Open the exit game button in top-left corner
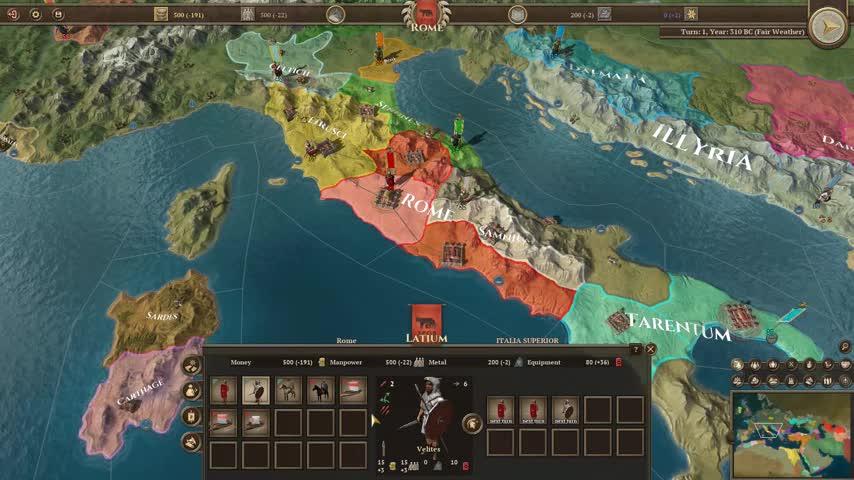Screen dimensions: 854x480 pos(13,14)
